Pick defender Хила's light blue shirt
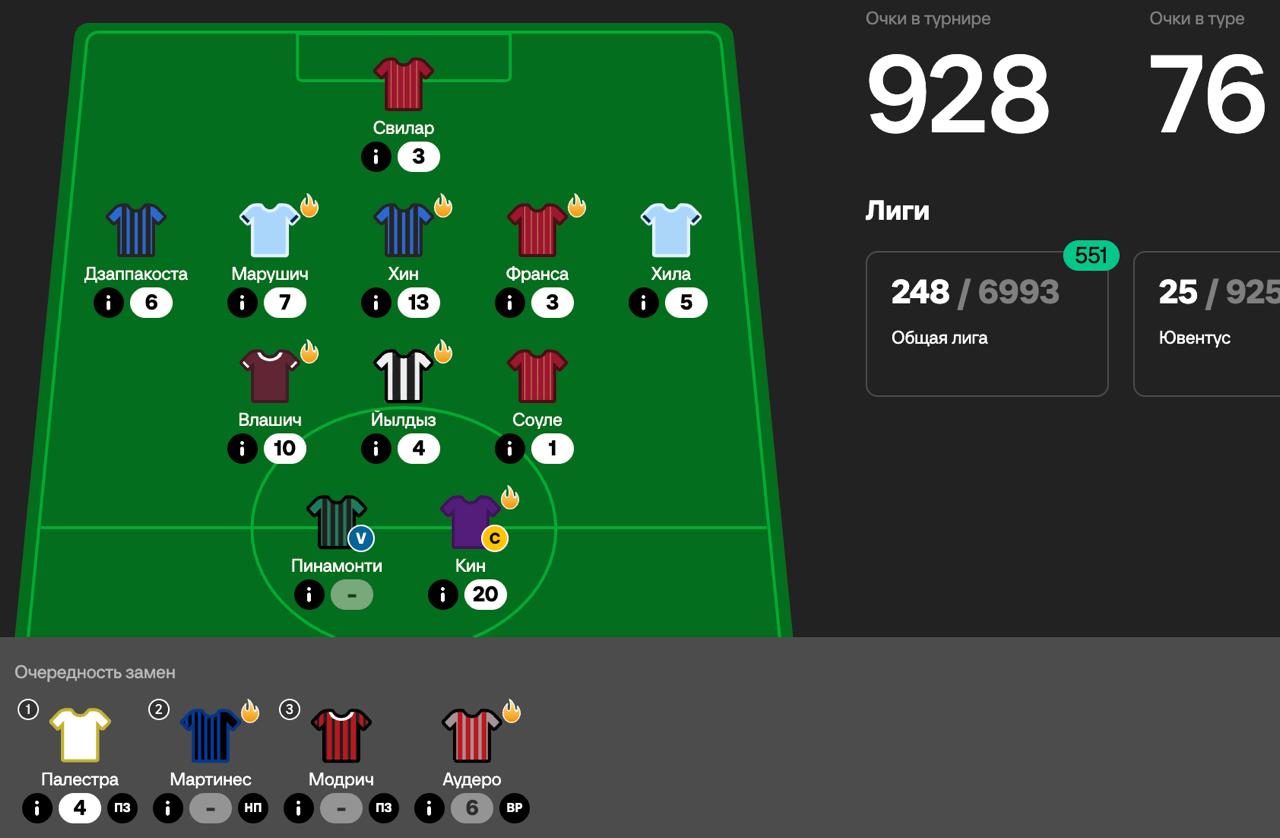This screenshot has width=1280, height=838. pos(671,229)
